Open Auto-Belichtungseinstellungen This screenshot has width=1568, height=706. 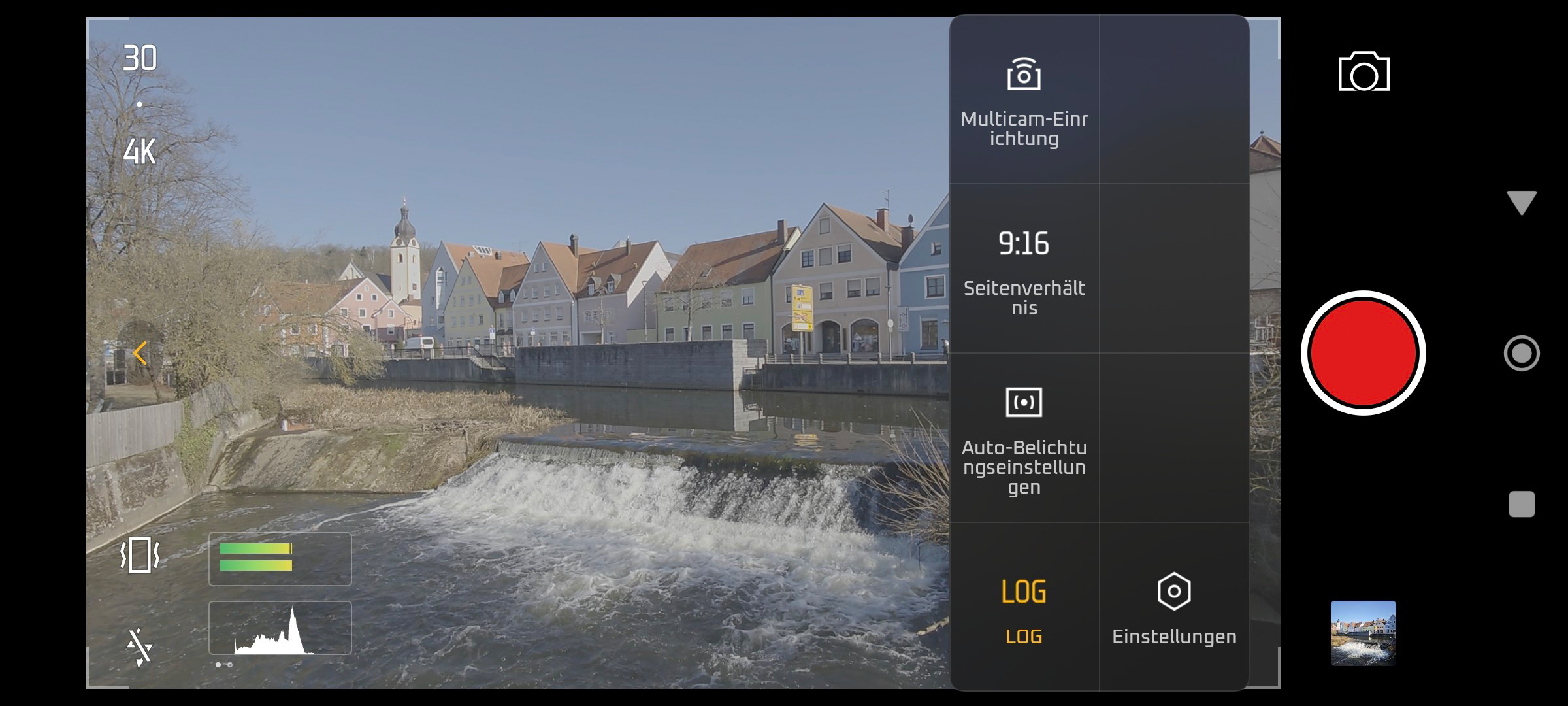click(x=1024, y=438)
